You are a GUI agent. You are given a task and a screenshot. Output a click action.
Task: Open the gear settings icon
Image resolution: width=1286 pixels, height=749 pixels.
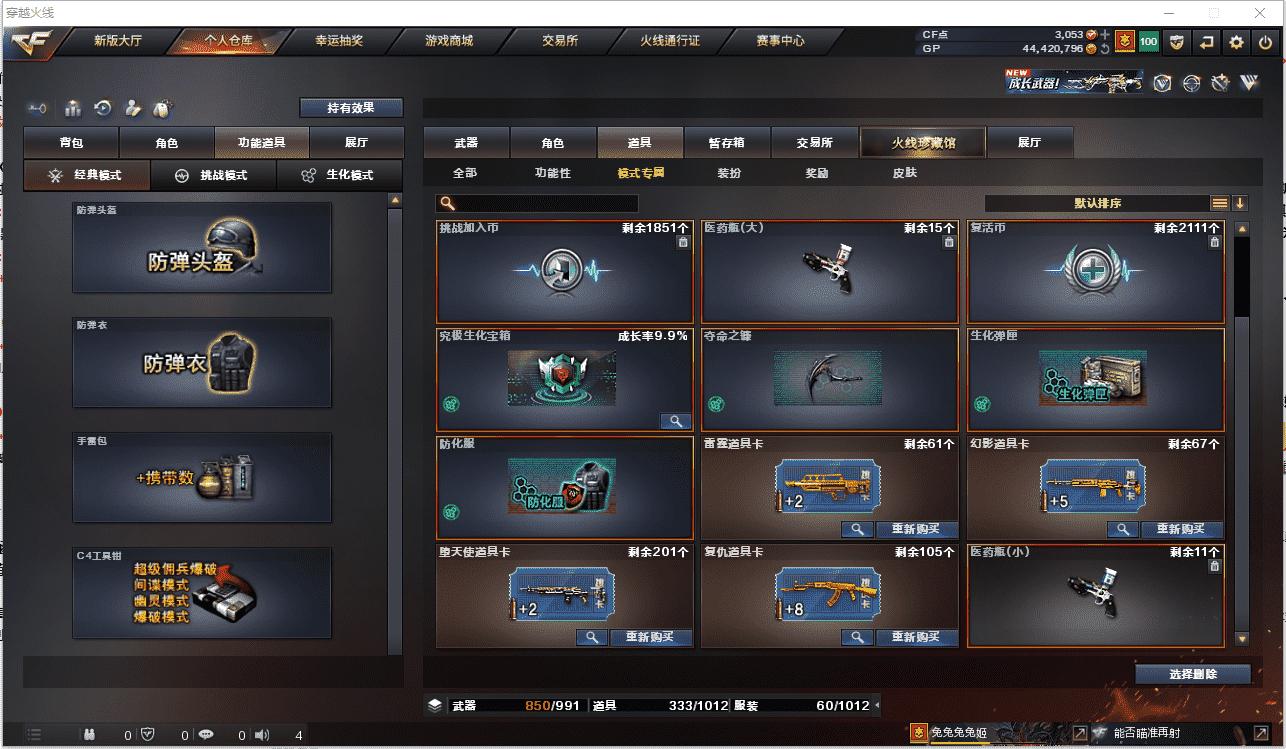coord(1237,42)
